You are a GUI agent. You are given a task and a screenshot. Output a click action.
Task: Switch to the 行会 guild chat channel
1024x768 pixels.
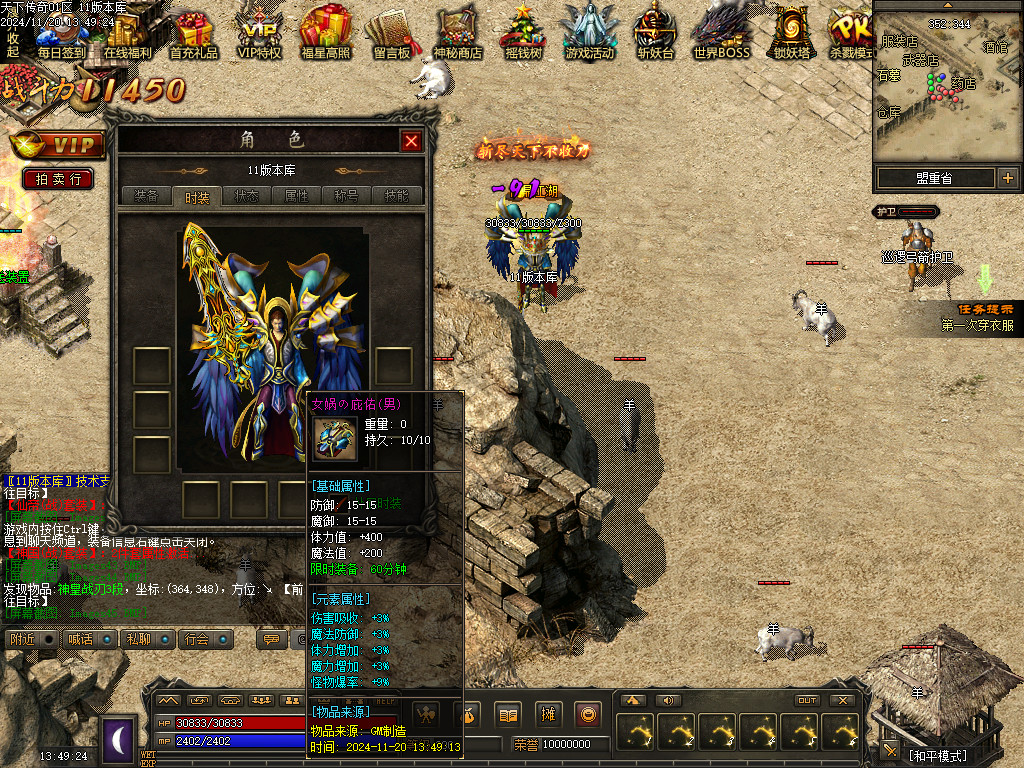197,639
